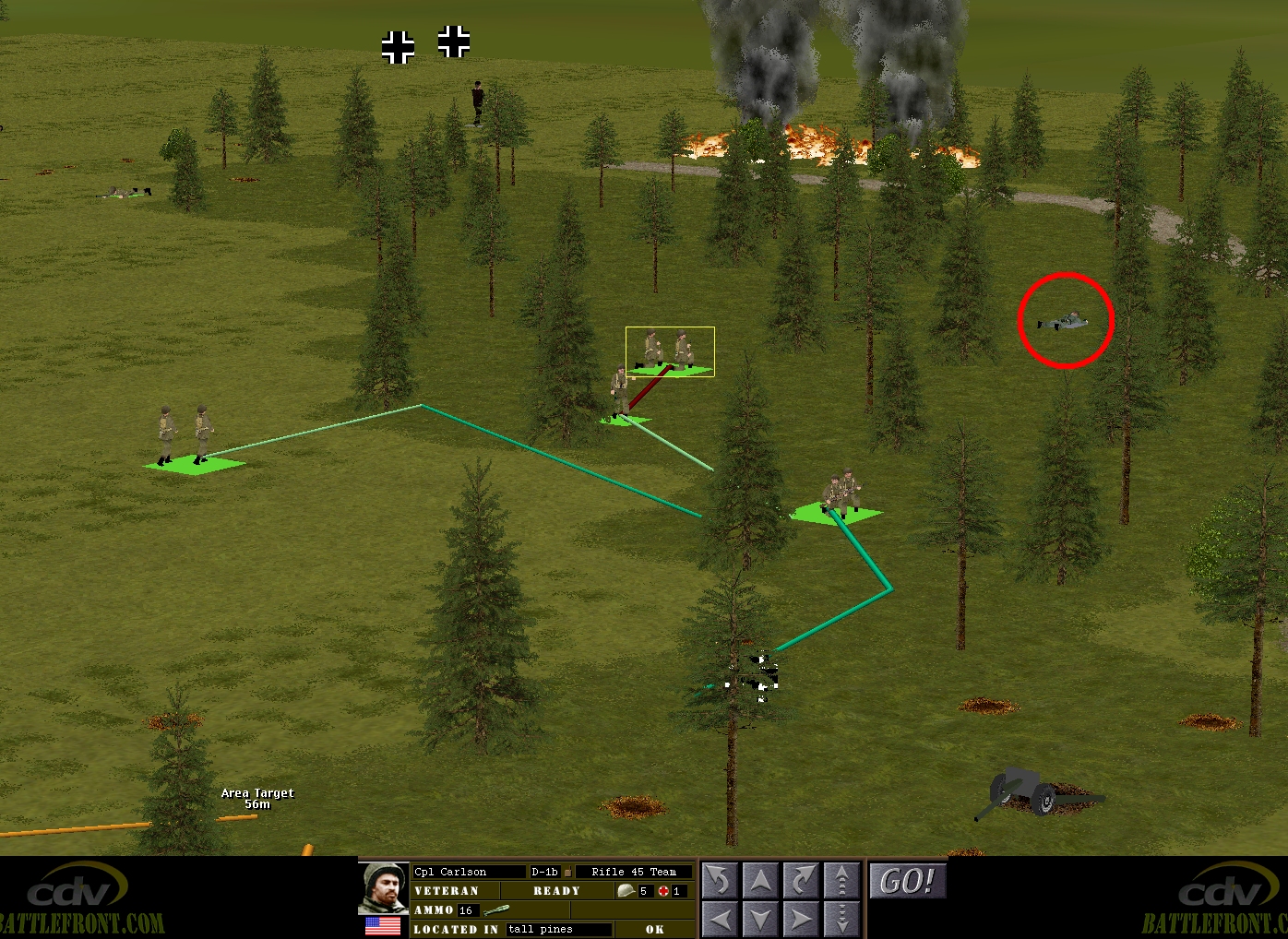The image size is (1288, 939).
Task: Rotate camera left with curved arrow button
Action: point(719,881)
